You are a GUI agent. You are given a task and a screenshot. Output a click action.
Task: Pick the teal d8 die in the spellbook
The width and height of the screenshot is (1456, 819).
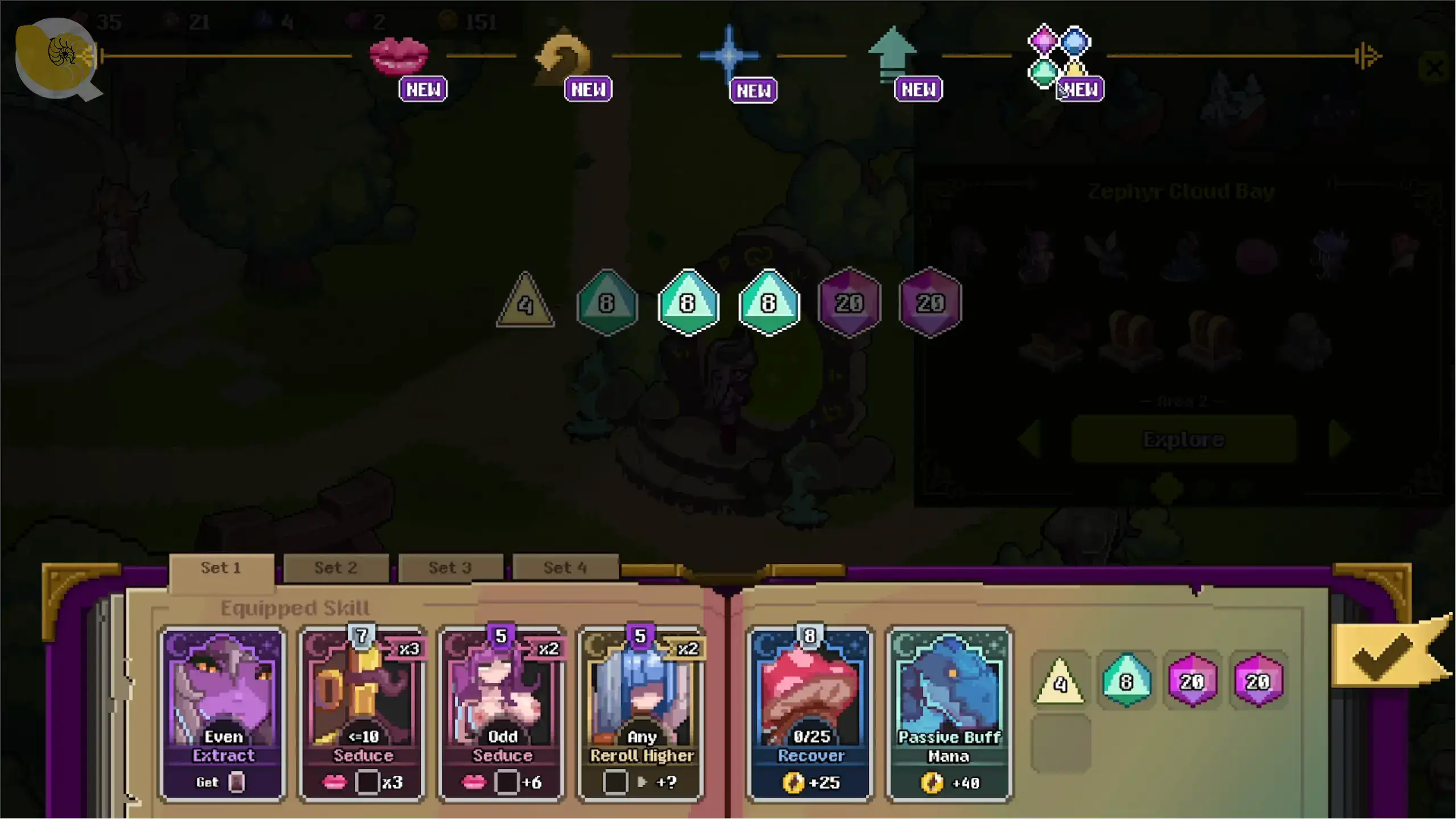(x=1126, y=681)
